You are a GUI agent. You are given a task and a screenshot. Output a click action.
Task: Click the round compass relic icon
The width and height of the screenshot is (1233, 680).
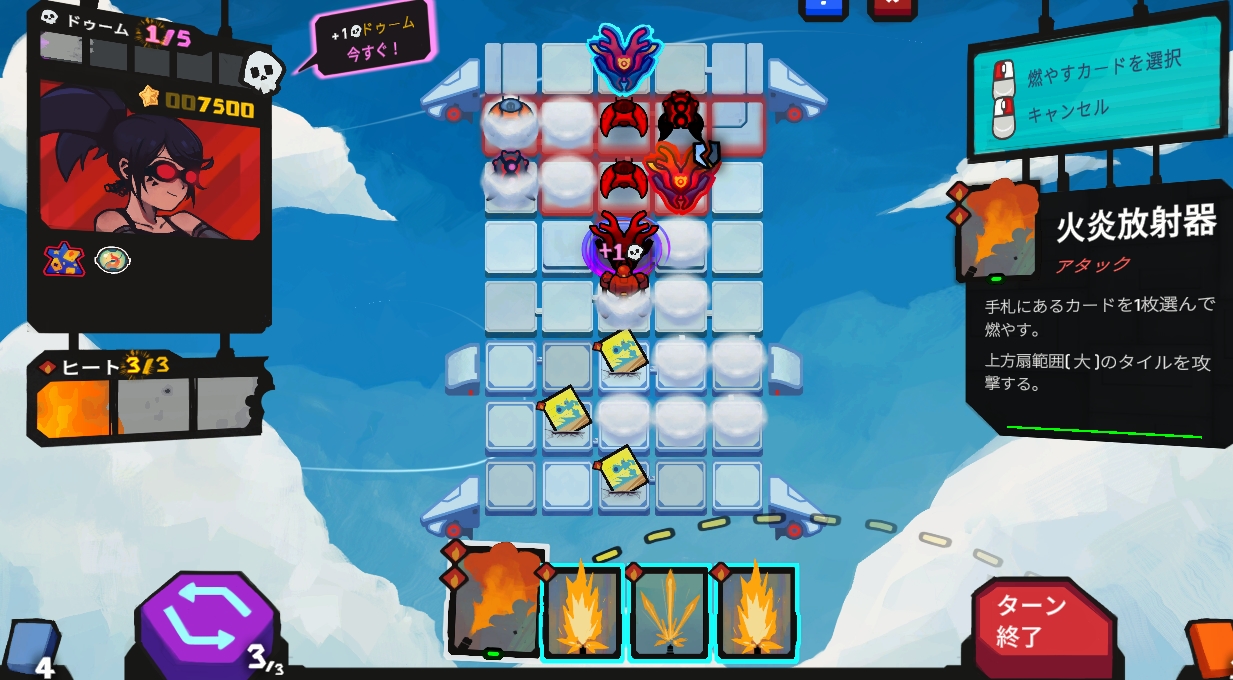tap(113, 260)
